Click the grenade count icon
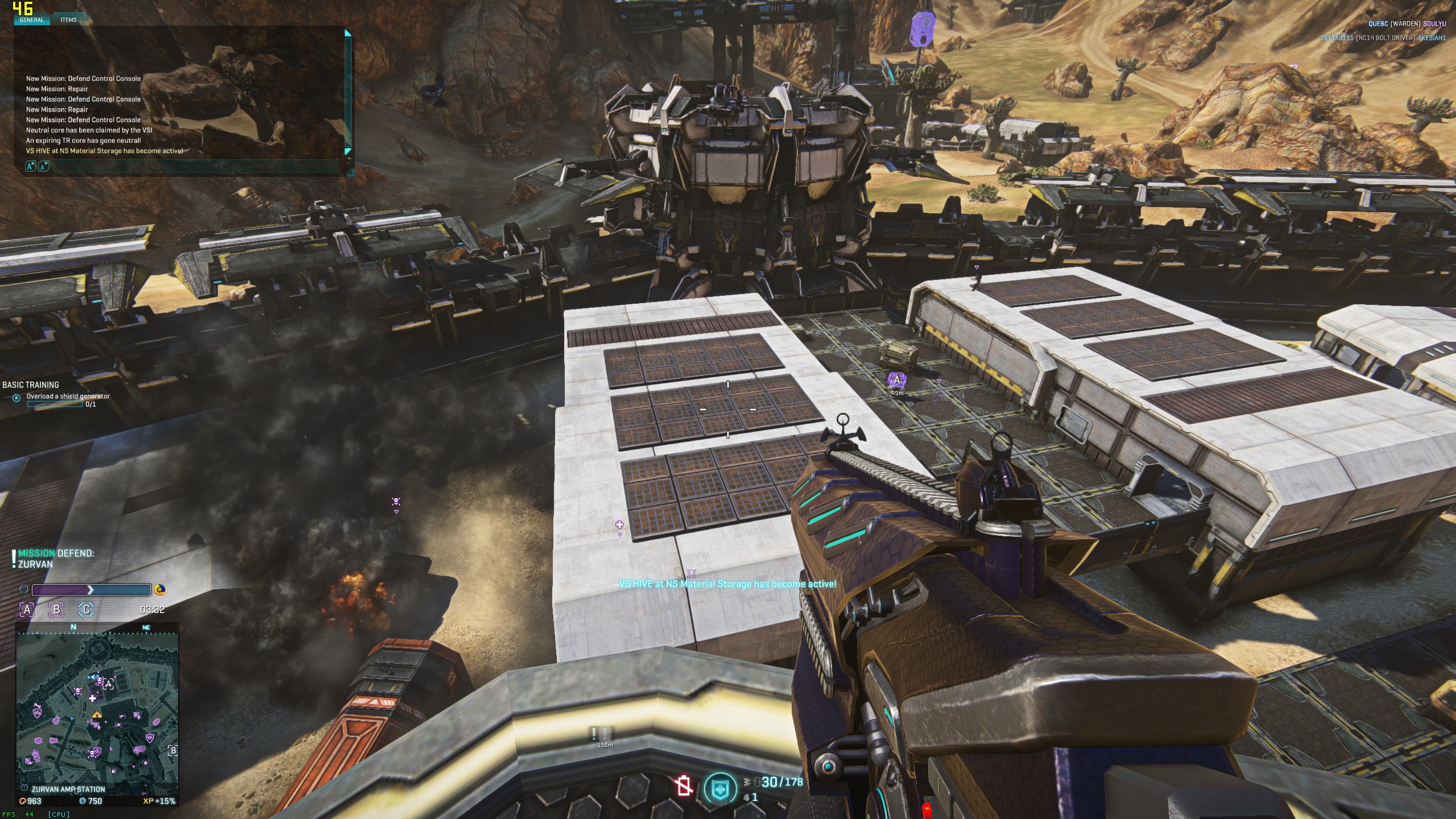This screenshot has width=1456, height=819. [747, 798]
